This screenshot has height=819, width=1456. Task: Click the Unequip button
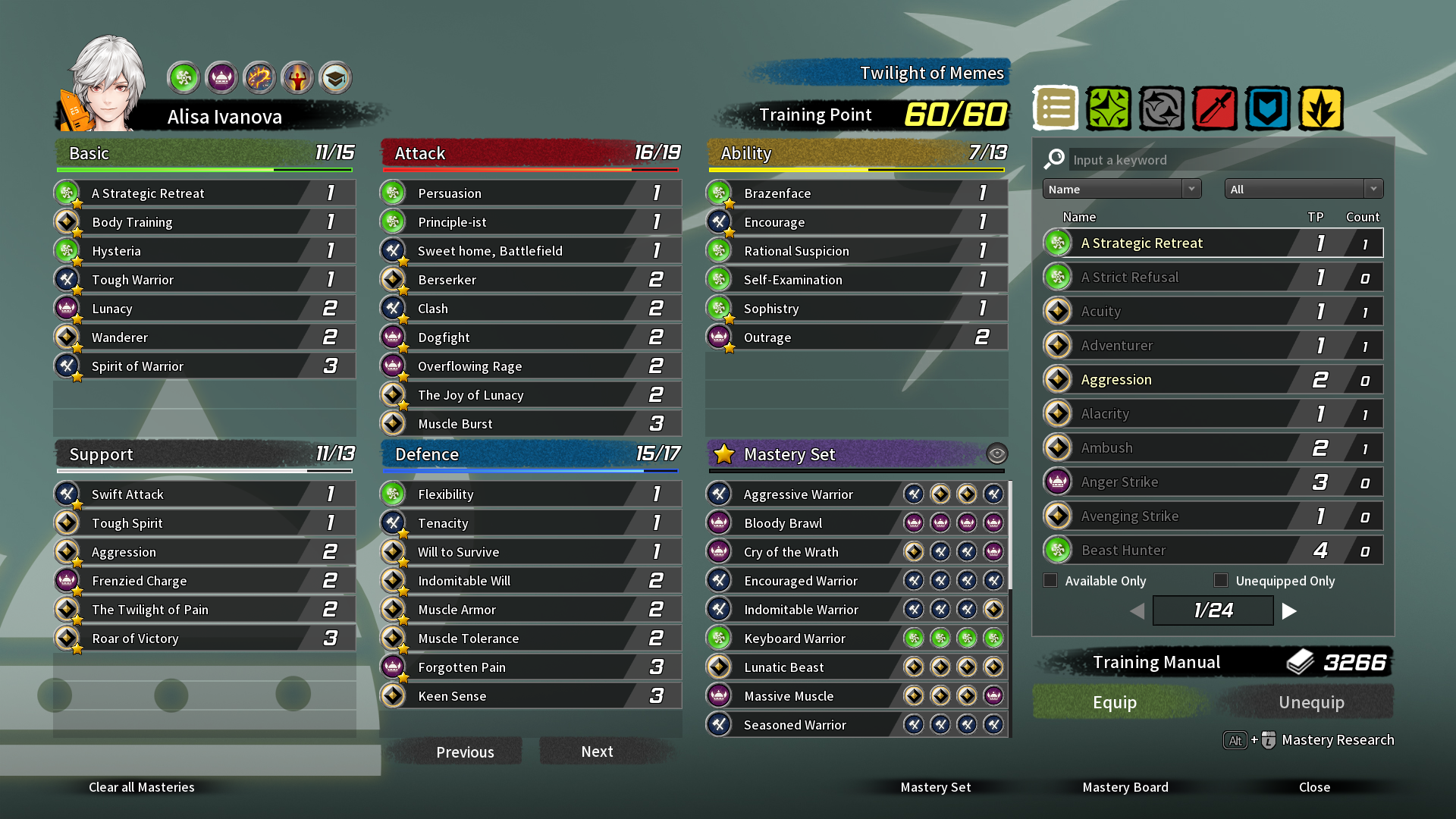click(1311, 702)
